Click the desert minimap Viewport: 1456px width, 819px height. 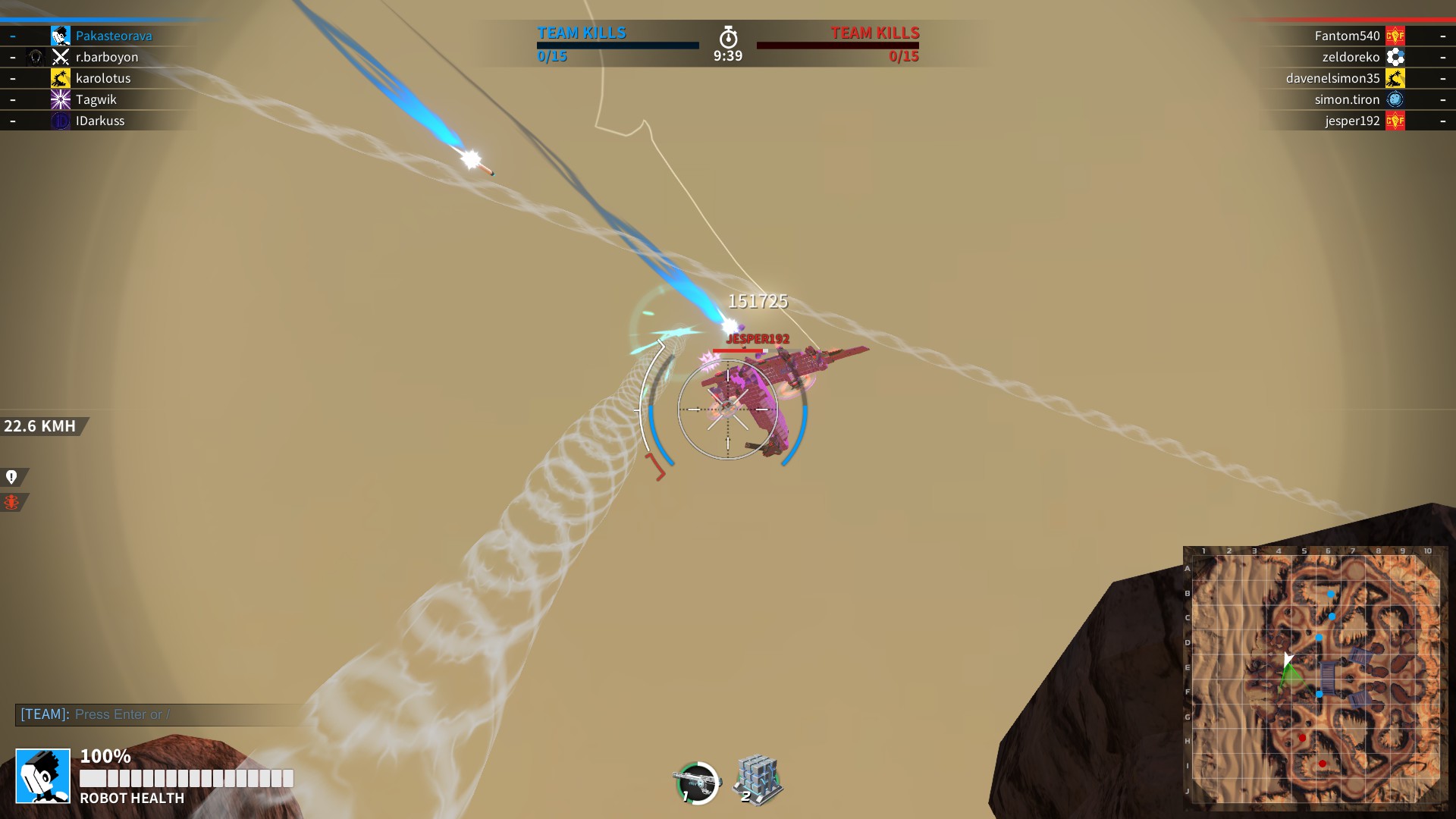(x=1316, y=677)
